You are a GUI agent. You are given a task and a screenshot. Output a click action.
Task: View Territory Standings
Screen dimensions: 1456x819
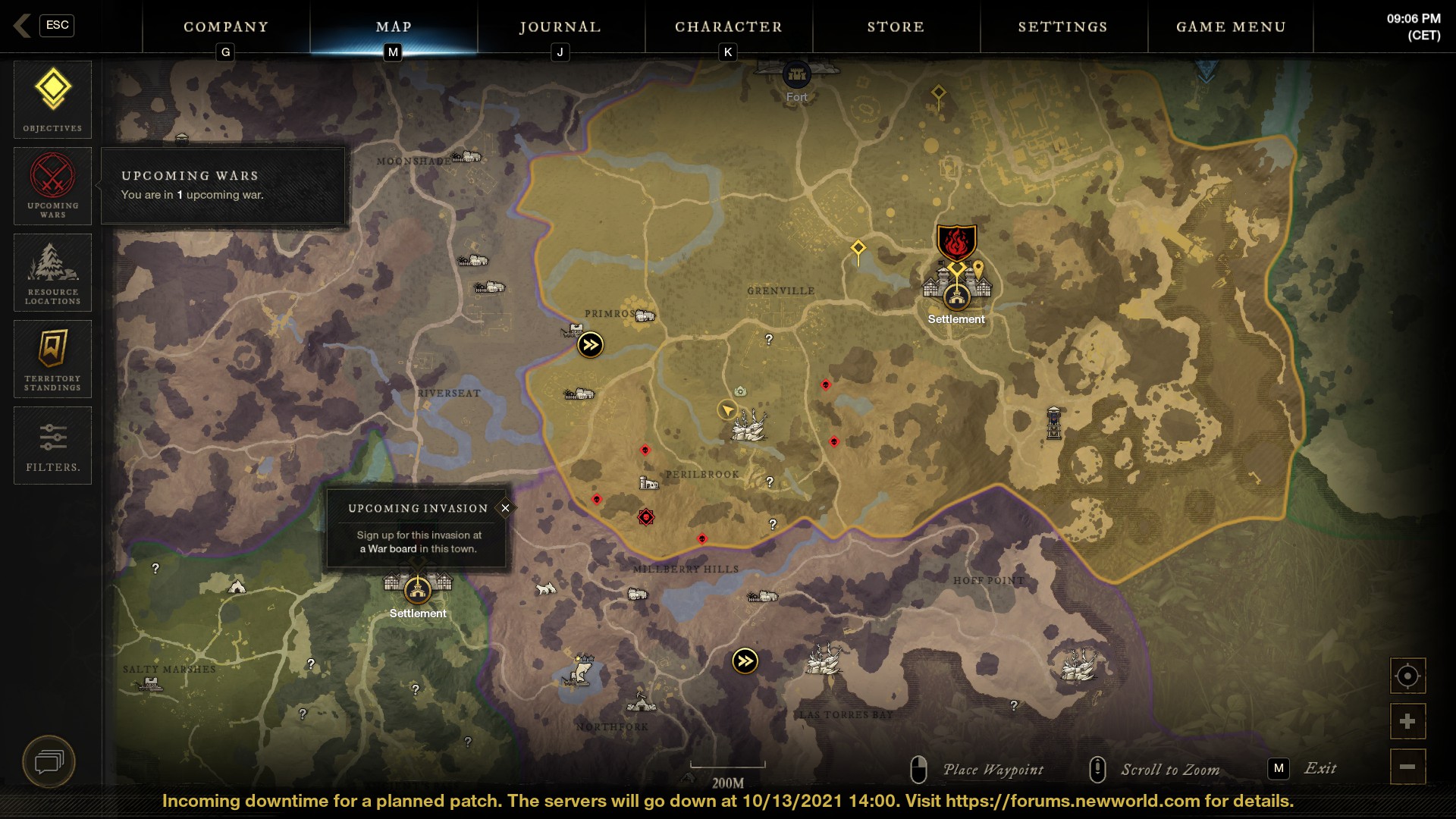52,359
